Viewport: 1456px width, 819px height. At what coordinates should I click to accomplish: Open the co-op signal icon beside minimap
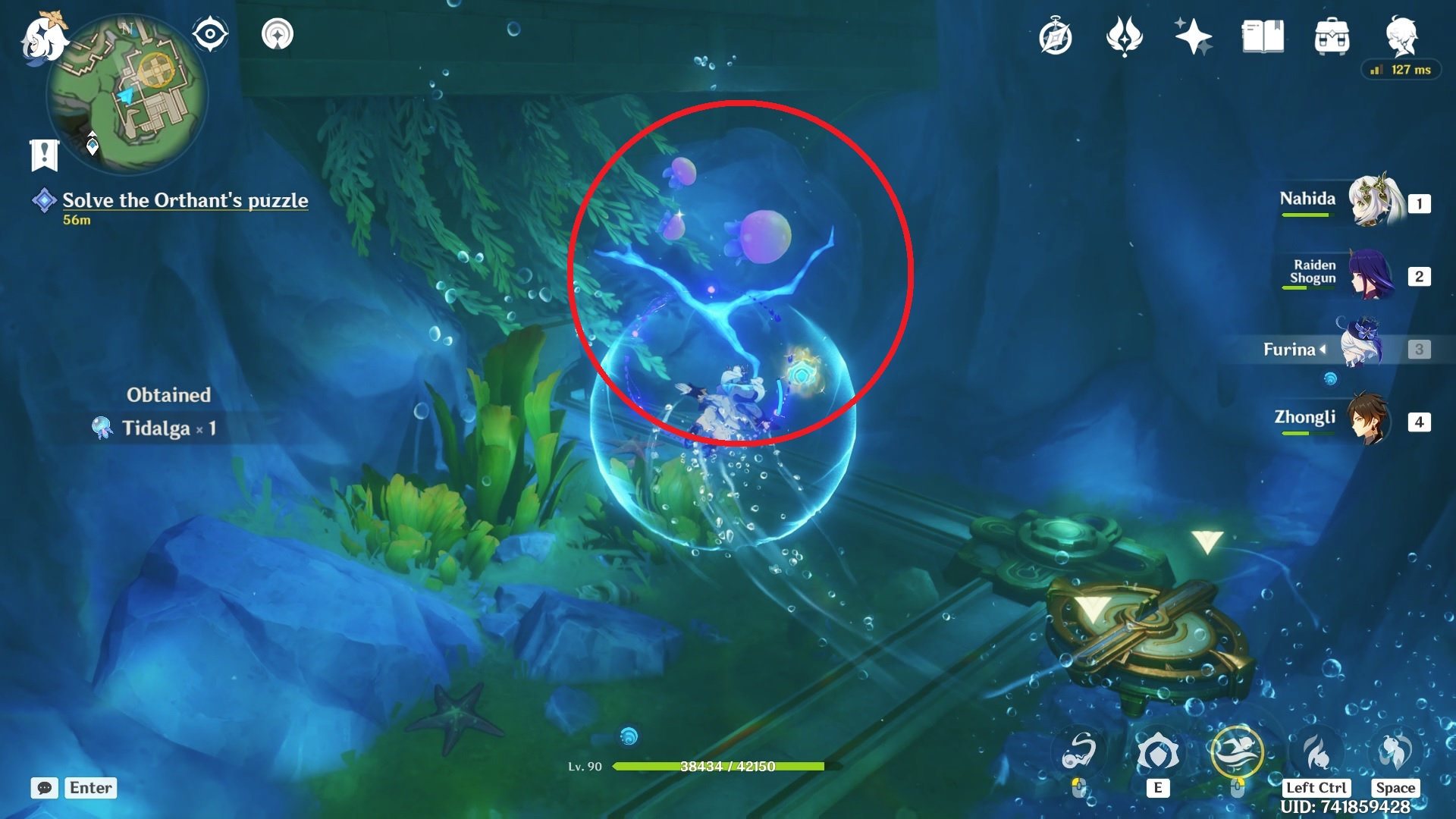coord(278,34)
